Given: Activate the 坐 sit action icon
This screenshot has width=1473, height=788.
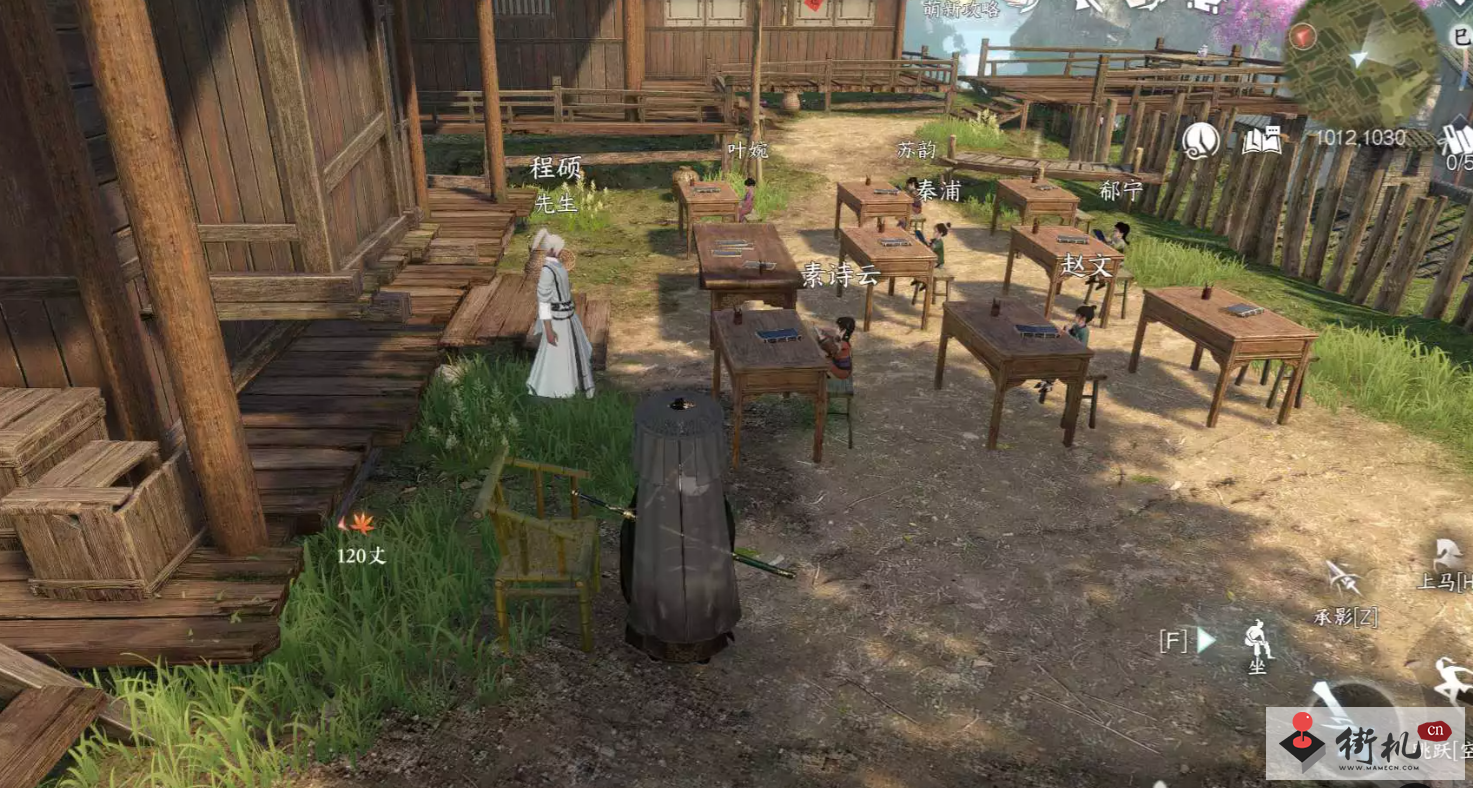Looking at the screenshot, I should pyautogui.click(x=1257, y=639).
